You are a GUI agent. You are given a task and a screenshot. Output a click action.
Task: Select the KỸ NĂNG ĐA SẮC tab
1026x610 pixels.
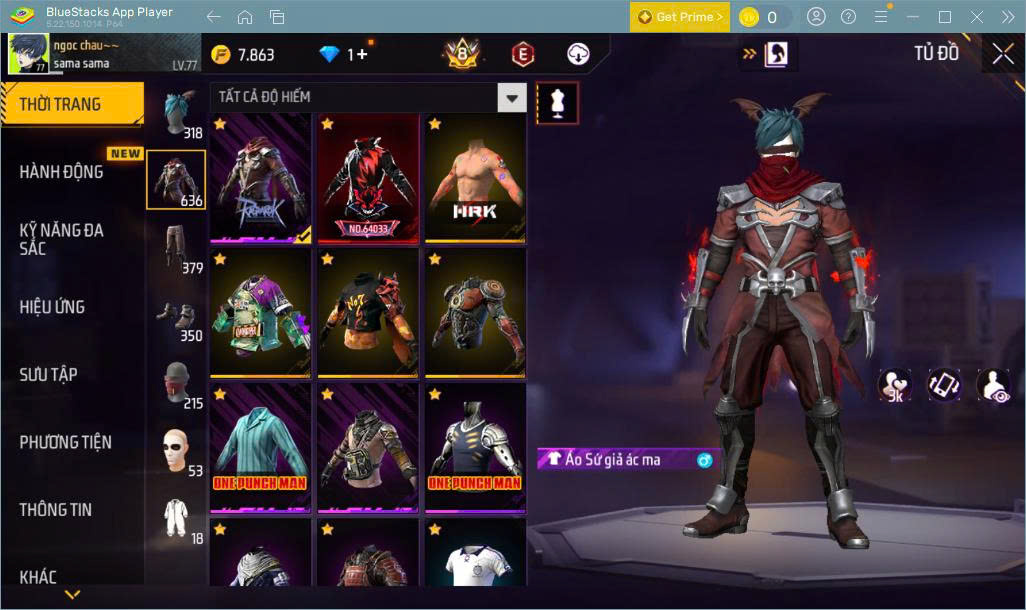point(62,239)
